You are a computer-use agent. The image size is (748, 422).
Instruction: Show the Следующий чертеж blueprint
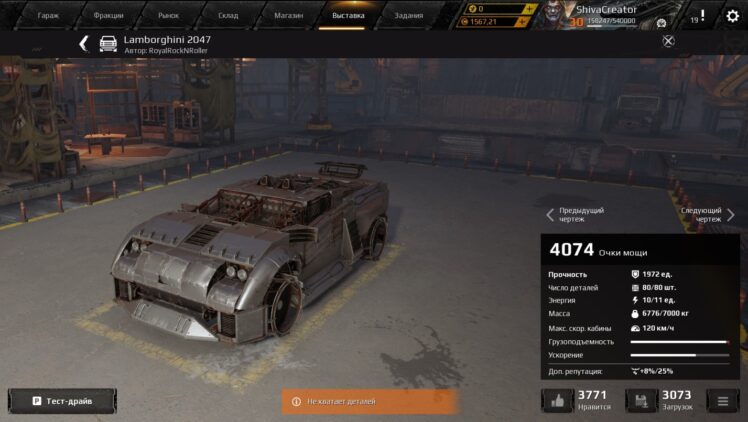click(x=708, y=214)
